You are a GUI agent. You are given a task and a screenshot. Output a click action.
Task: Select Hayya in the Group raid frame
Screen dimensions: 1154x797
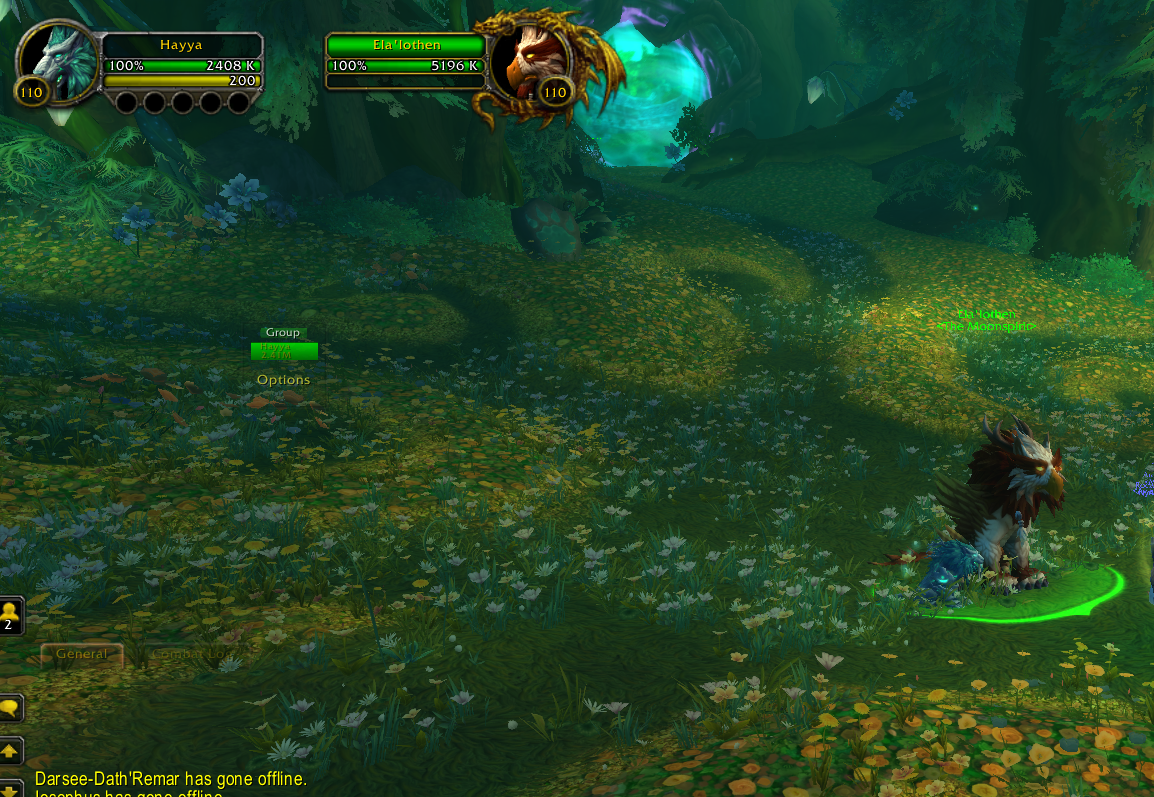coord(284,351)
